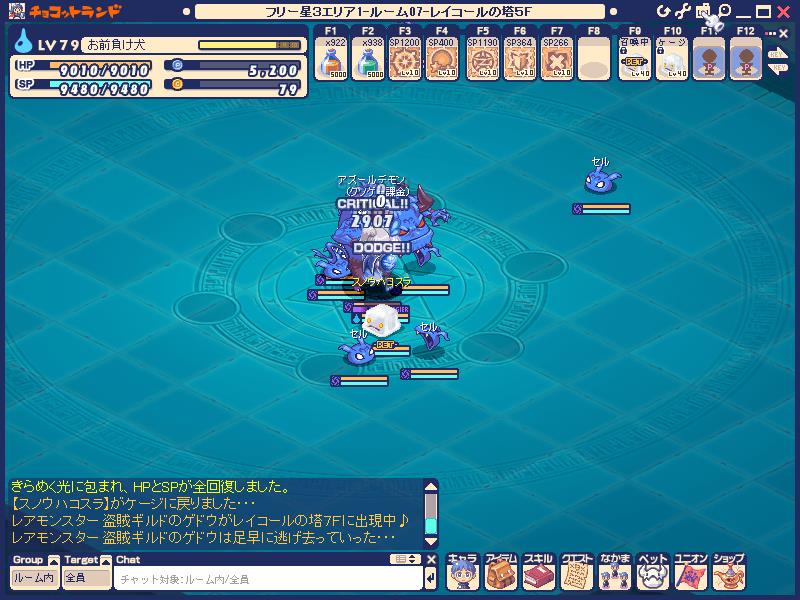Open the ショップ shop menu
This screenshot has width=800, height=600.
[728, 572]
